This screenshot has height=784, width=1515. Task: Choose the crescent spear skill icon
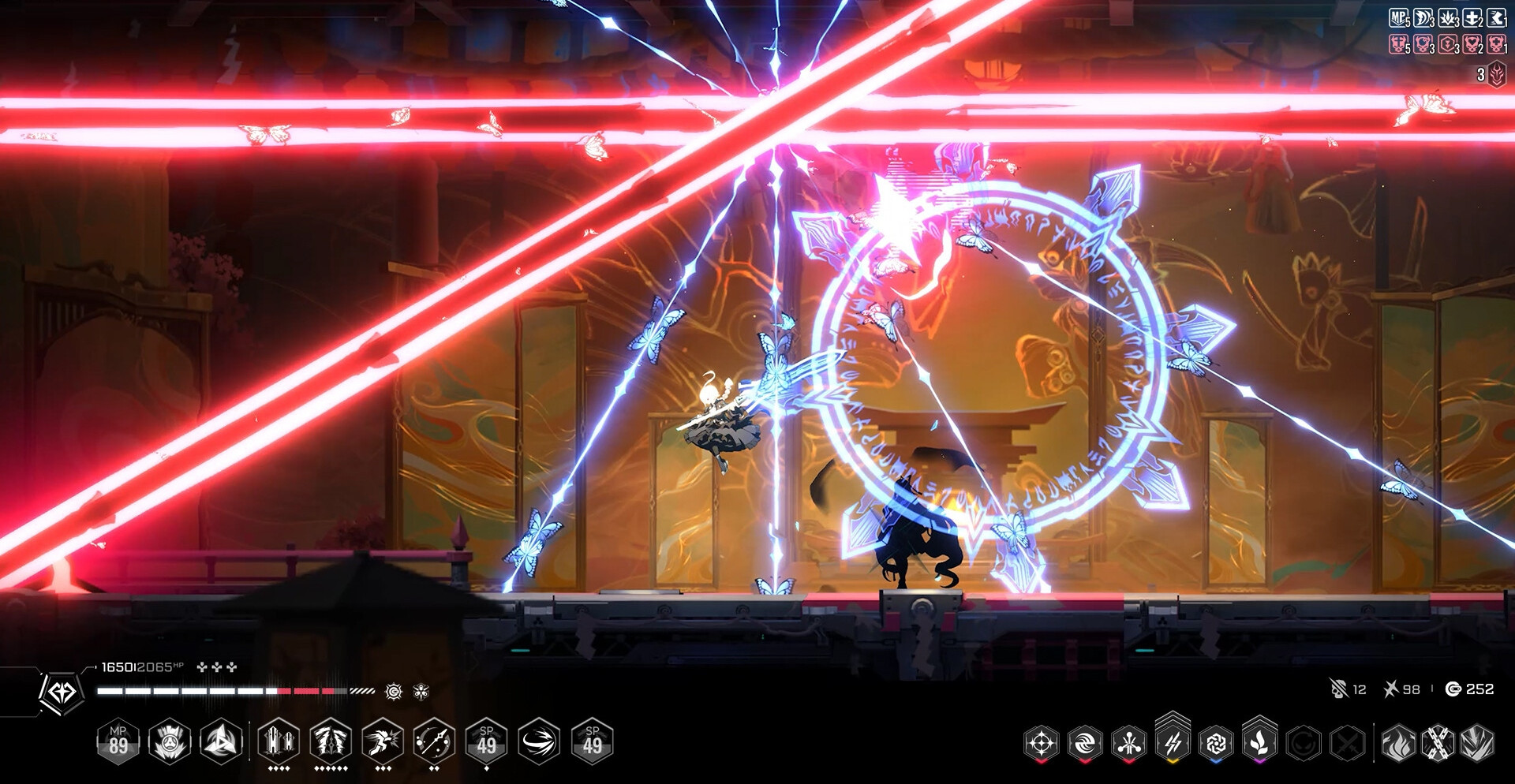tap(434, 742)
